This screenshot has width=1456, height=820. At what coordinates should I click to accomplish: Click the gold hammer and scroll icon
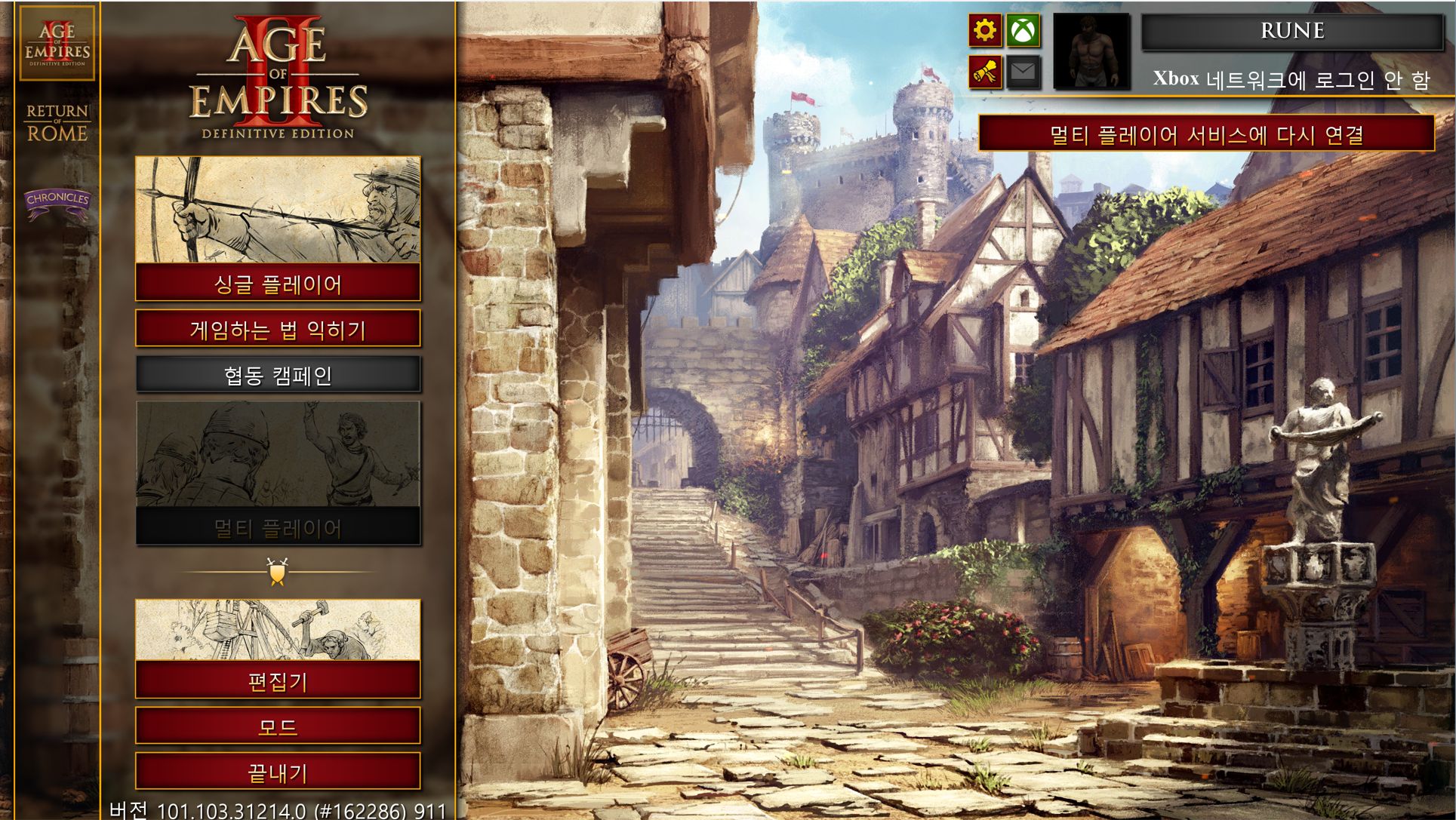click(x=985, y=72)
